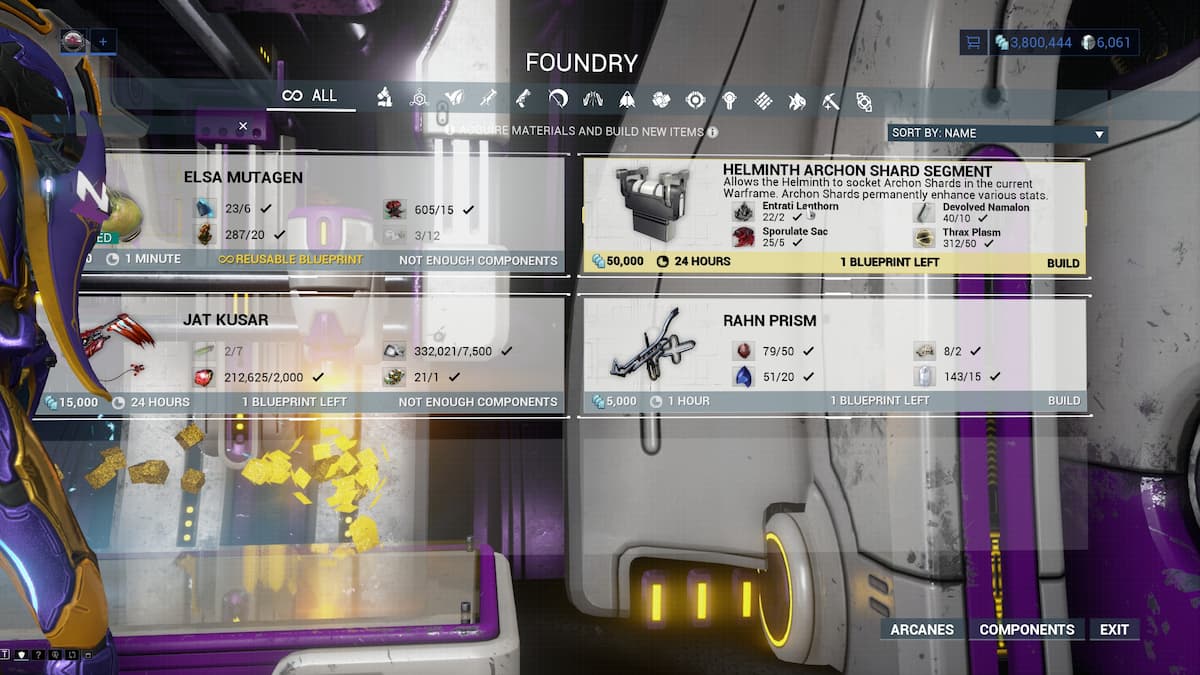1200x675 pixels.
Task: Open the market shopping cart
Action: click(972, 42)
